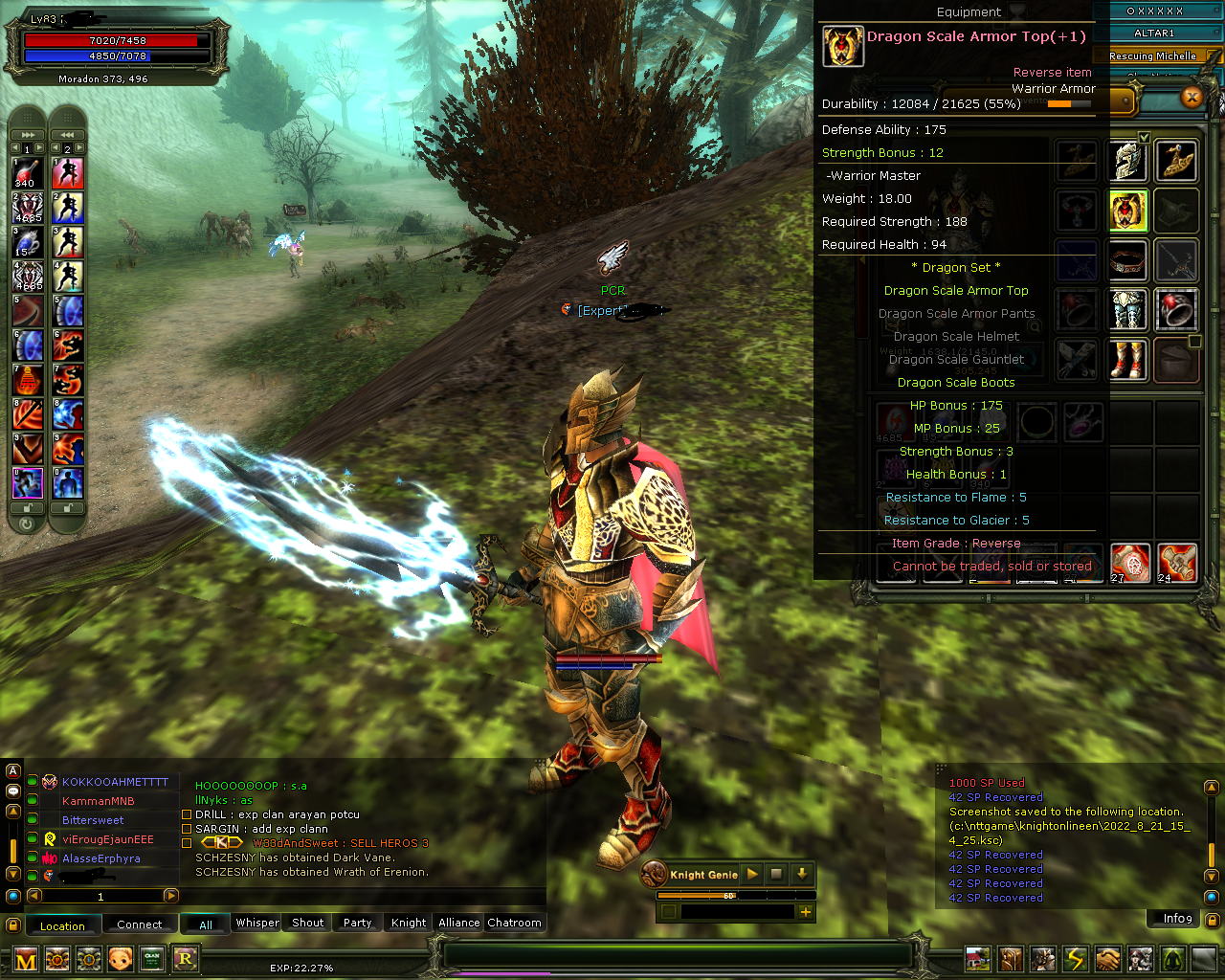Click the meditation rest icon
Viewport: 1225px width, 980px height.
tap(1173, 958)
